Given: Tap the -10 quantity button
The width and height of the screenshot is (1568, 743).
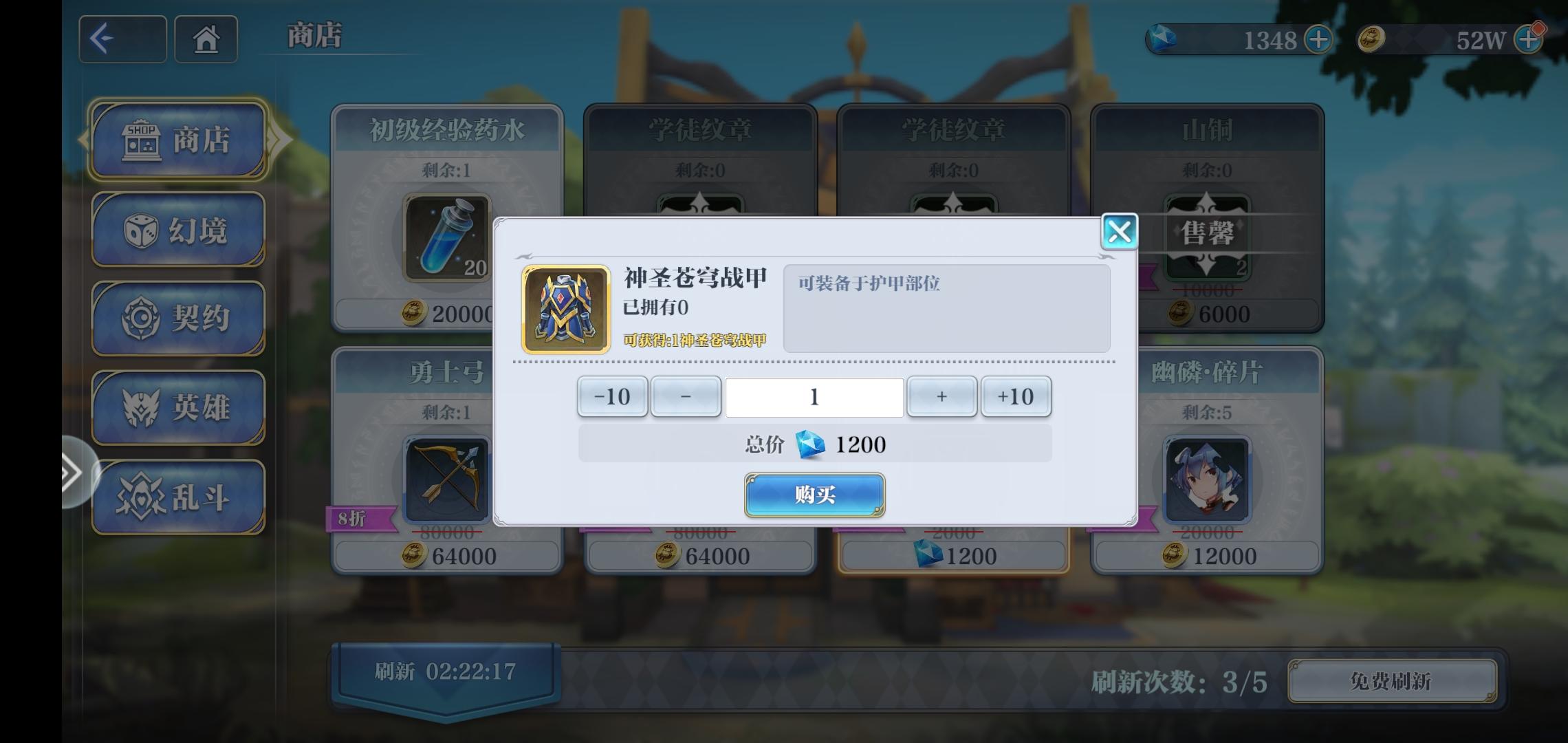Looking at the screenshot, I should pos(611,396).
